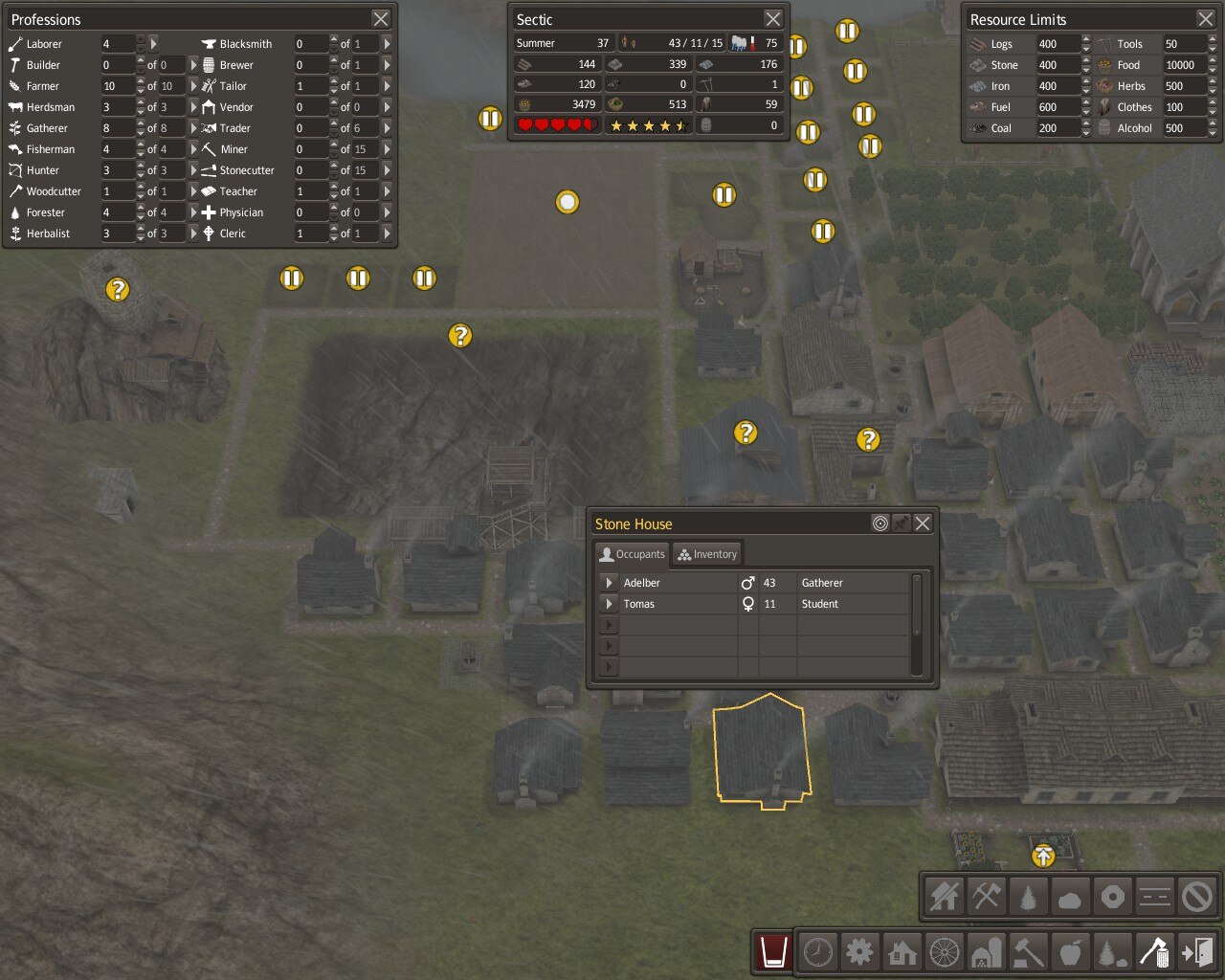The width and height of the screenshot is (1225, 980).
Task: Open the game options gear menu
Action: pos(860,952)
